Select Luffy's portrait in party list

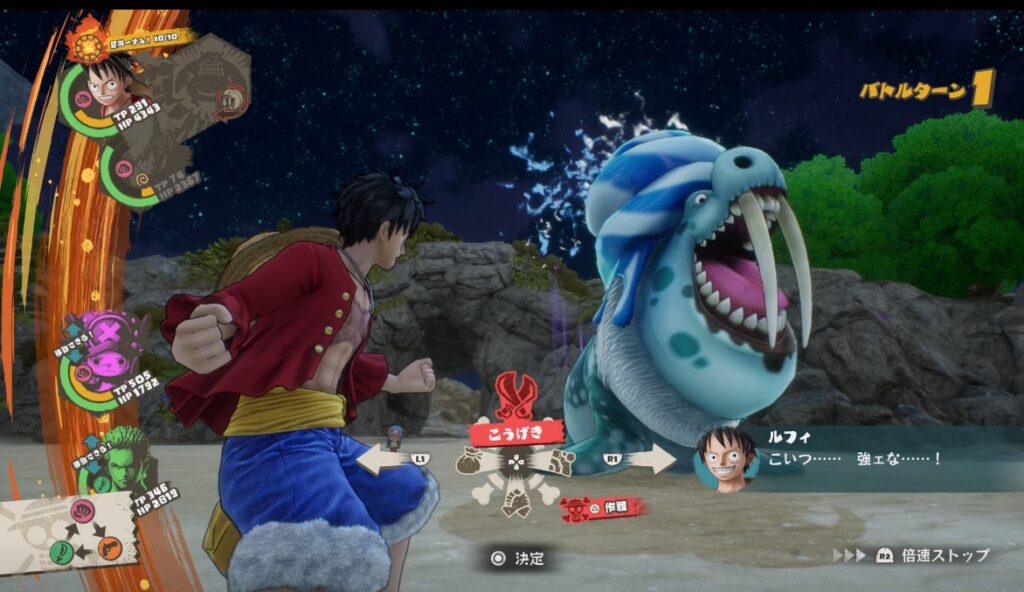point(106,86)
